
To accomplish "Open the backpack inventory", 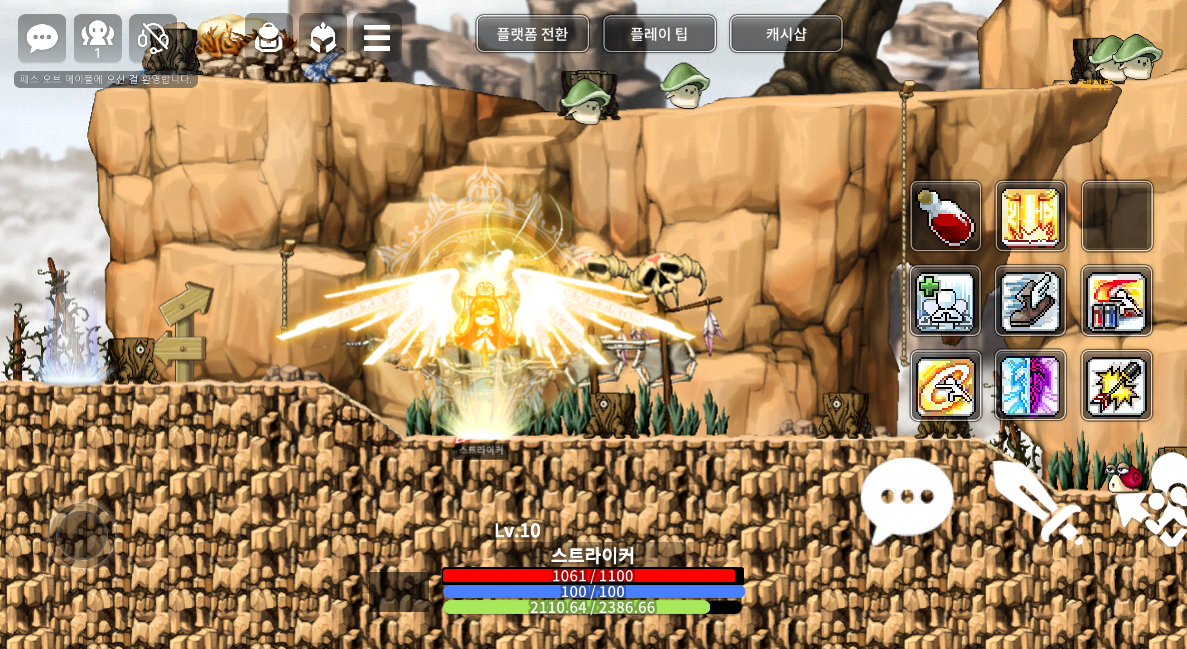I will pos(268,38).
